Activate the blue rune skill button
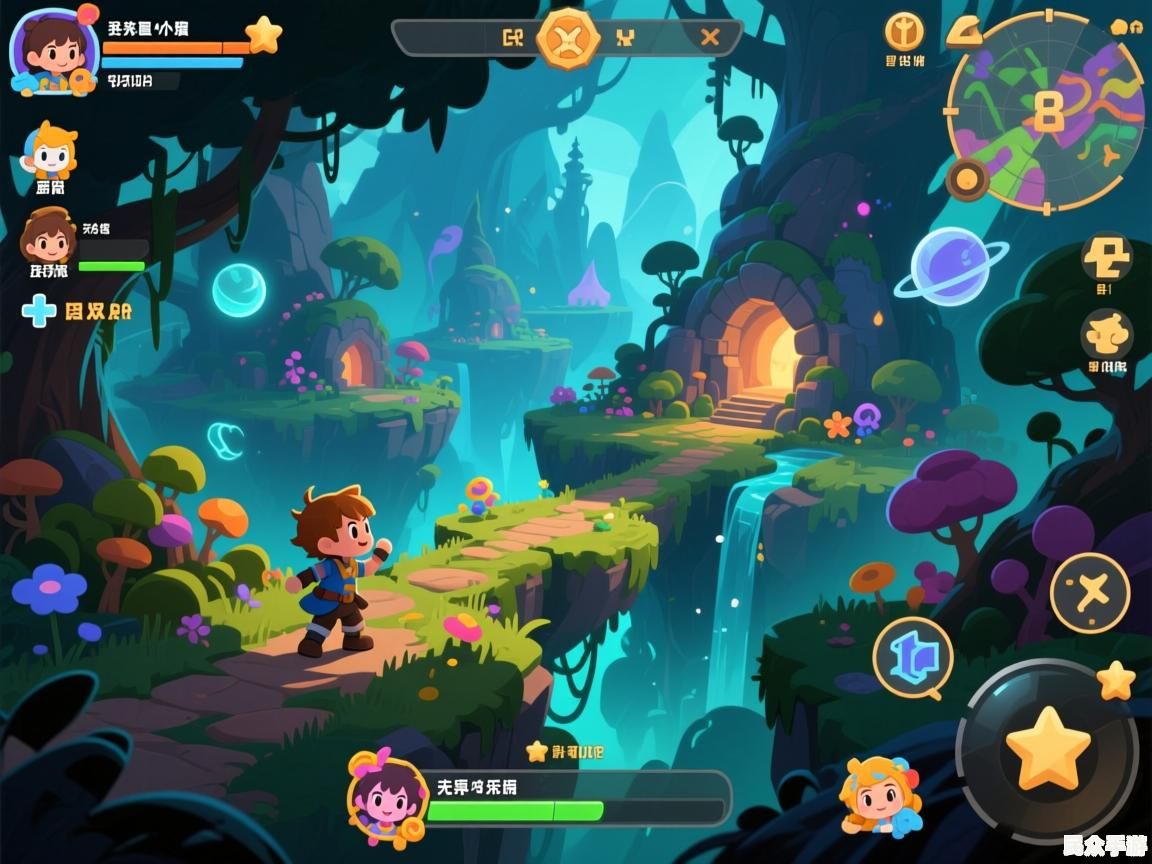This screenshot has height=864, width=1152. pos(912,656)
